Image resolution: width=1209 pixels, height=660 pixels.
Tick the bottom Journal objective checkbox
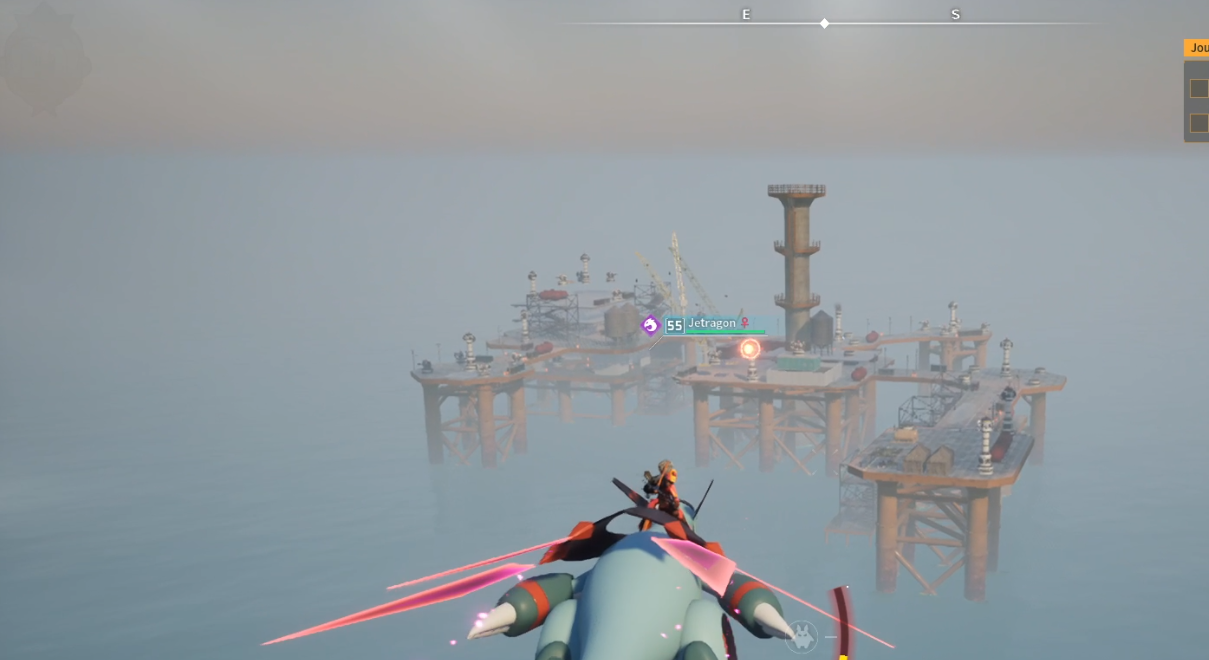(1198, 123)
